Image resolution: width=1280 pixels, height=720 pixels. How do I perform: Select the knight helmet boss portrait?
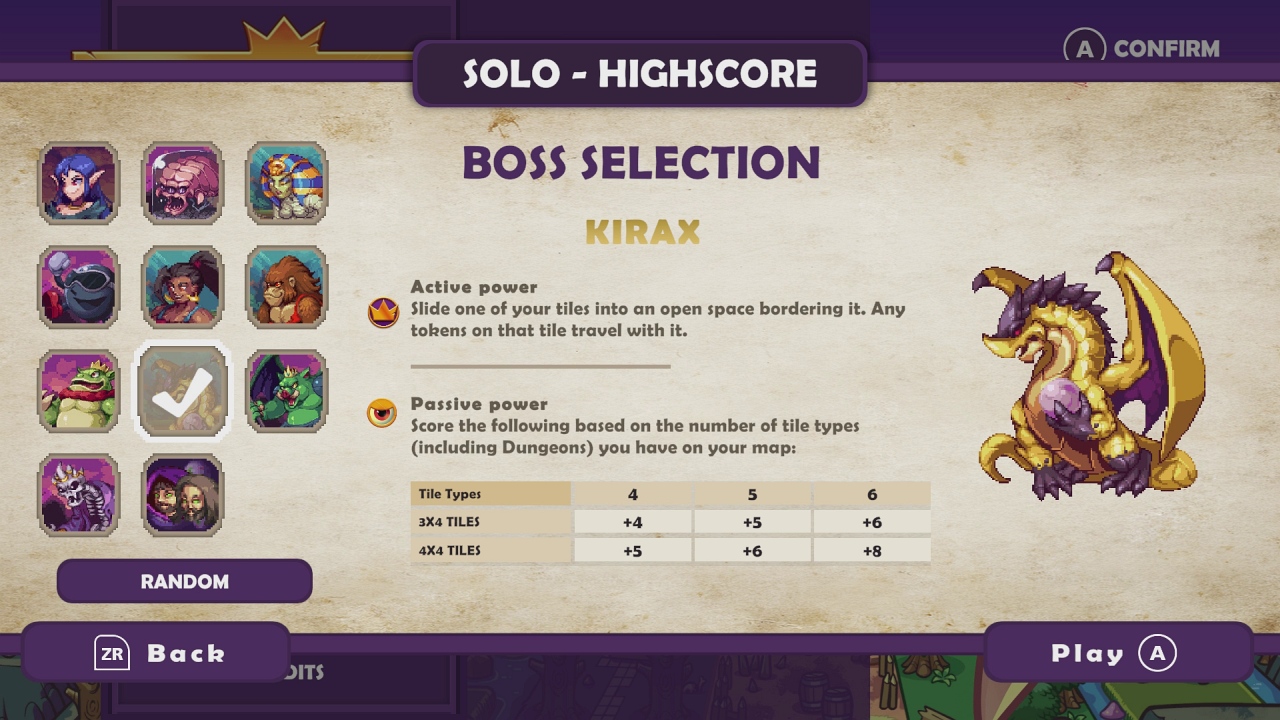(x=79, y=288)
